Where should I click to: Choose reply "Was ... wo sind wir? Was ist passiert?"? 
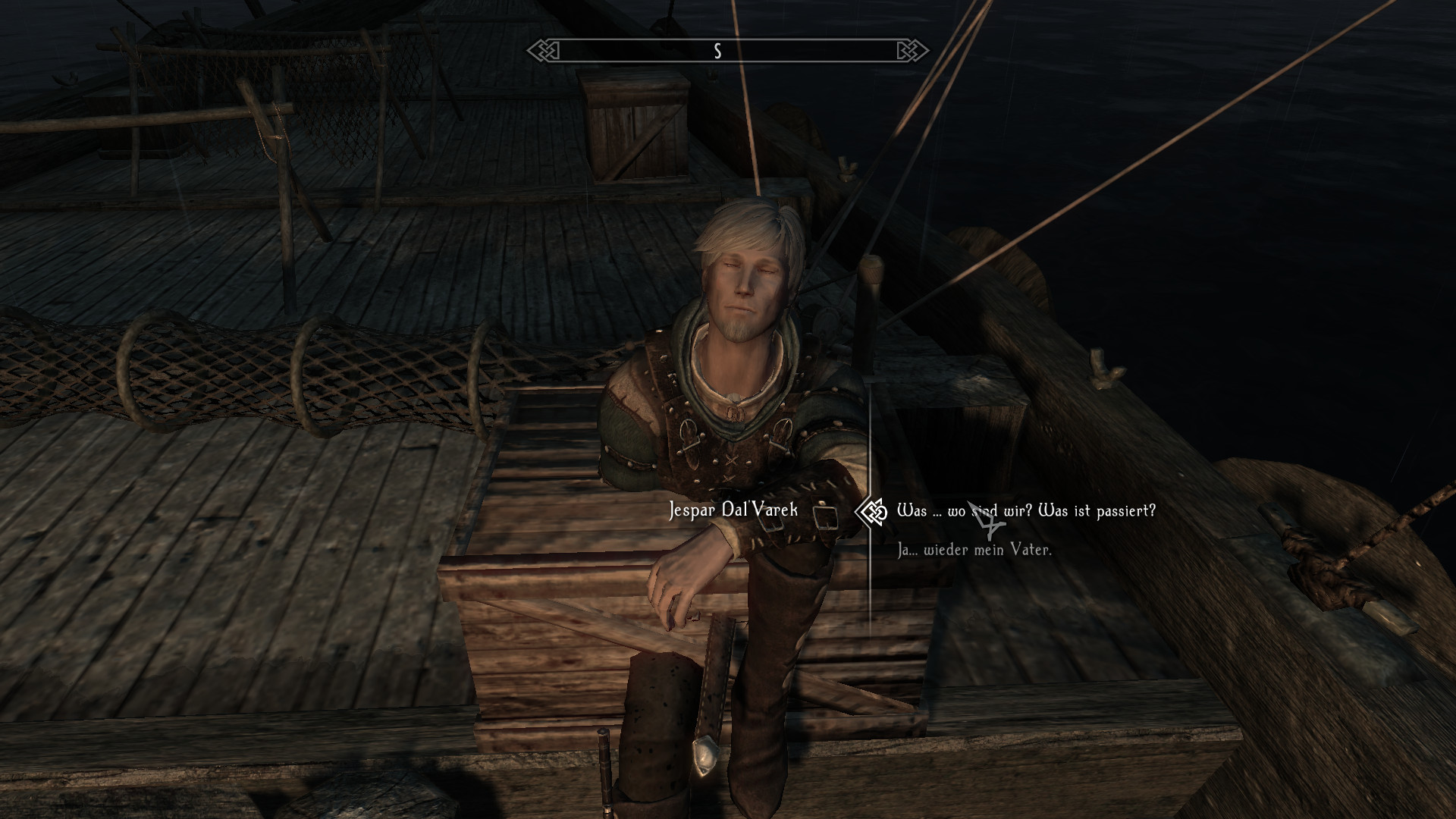1025,511
